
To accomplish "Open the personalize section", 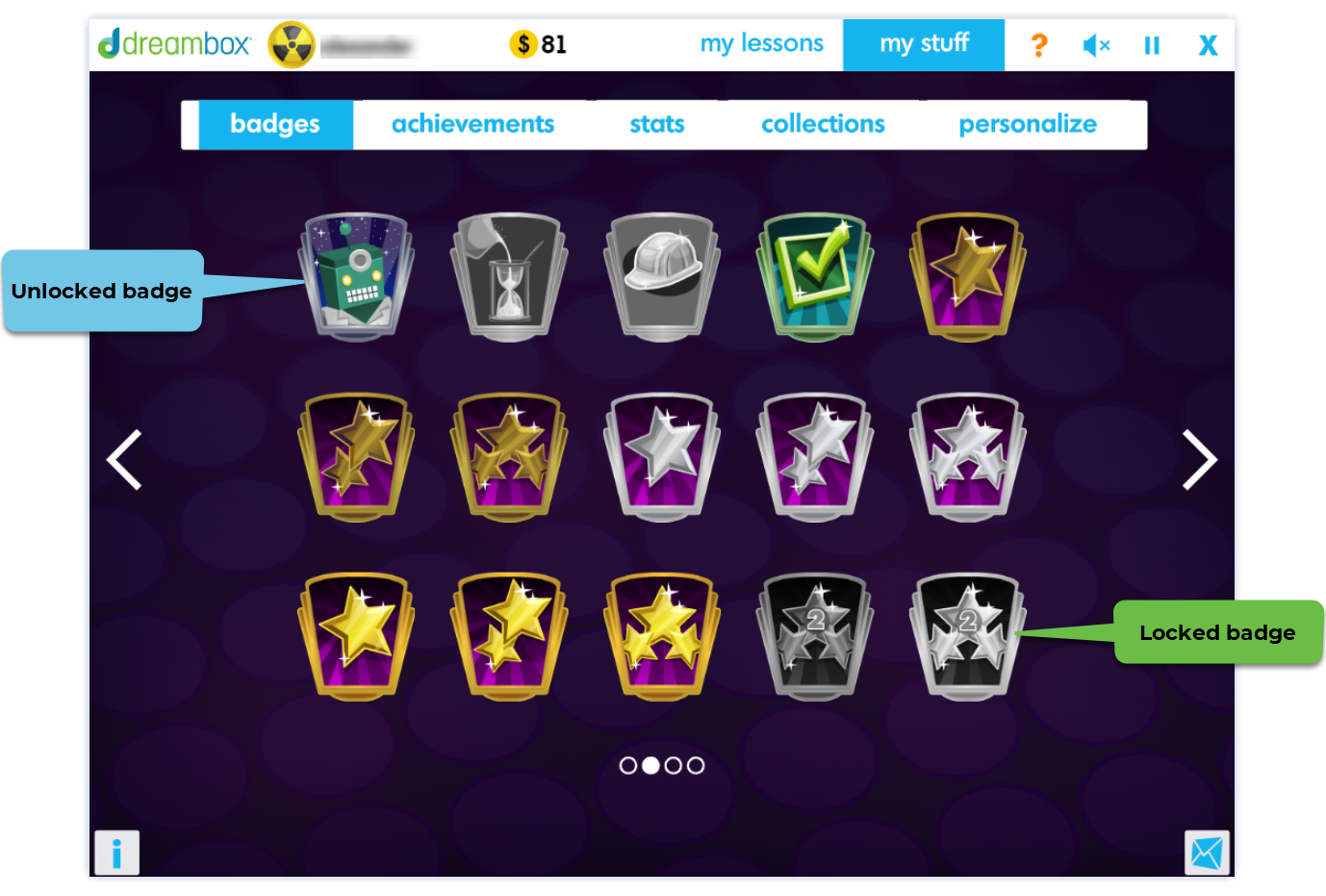I will pos(1027,123).
